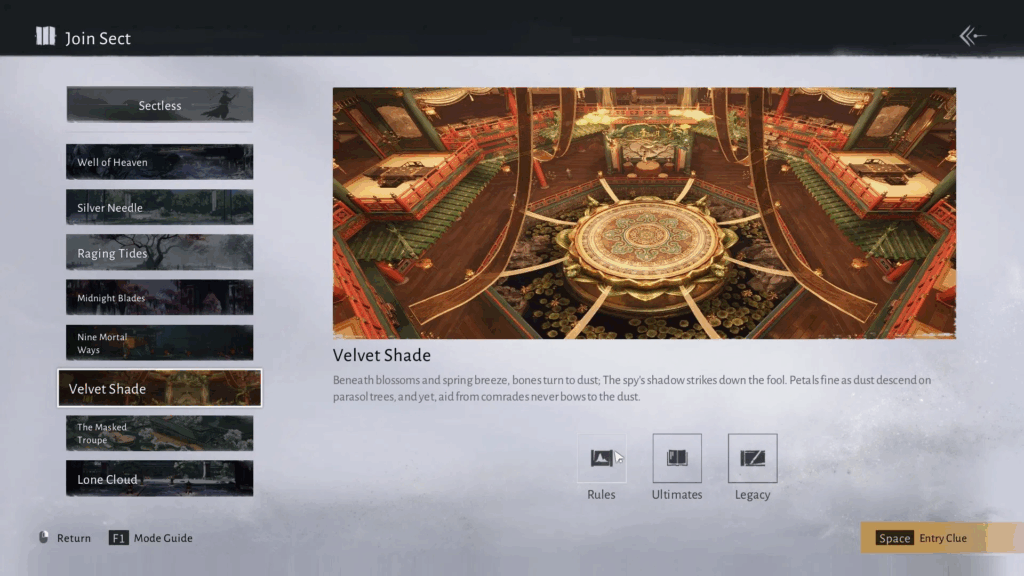
Task: View the Velvet Shade hall preview image
Action: tap(644, 213)
